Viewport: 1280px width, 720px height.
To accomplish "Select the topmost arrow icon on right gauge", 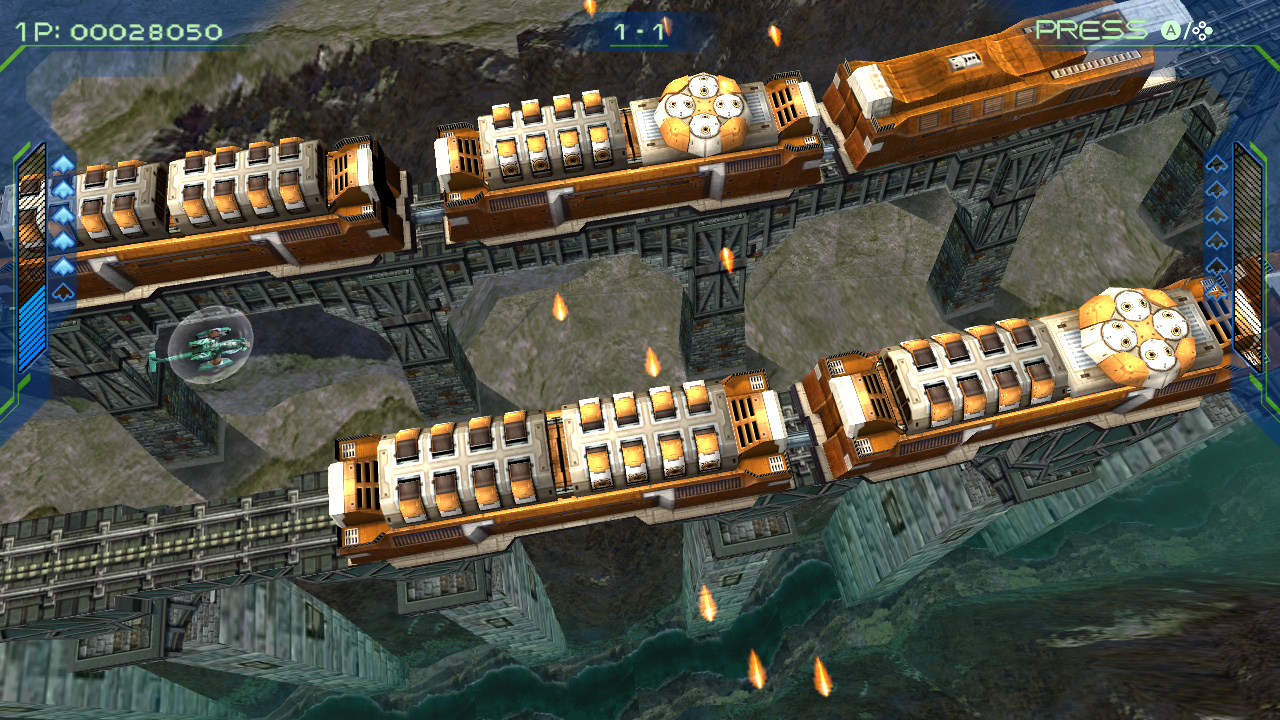I will [x=1217, y=166].
